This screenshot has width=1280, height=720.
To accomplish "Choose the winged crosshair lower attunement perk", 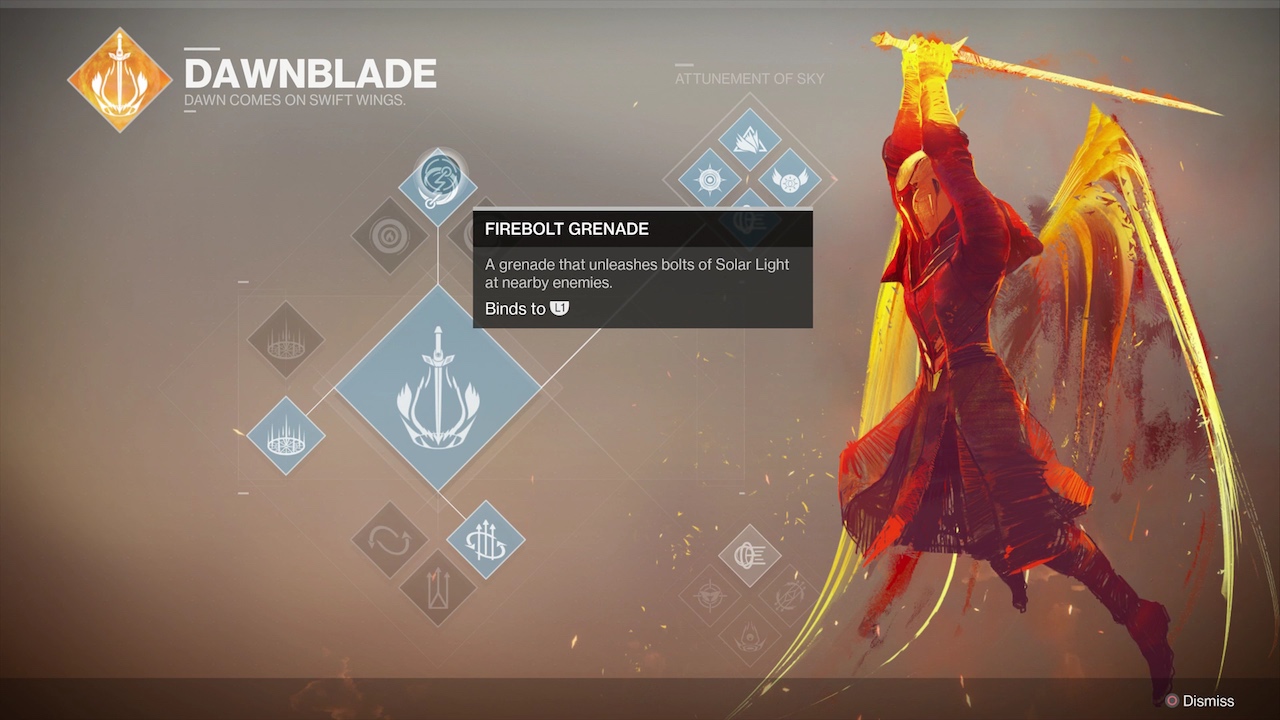I will click(710, 596).
